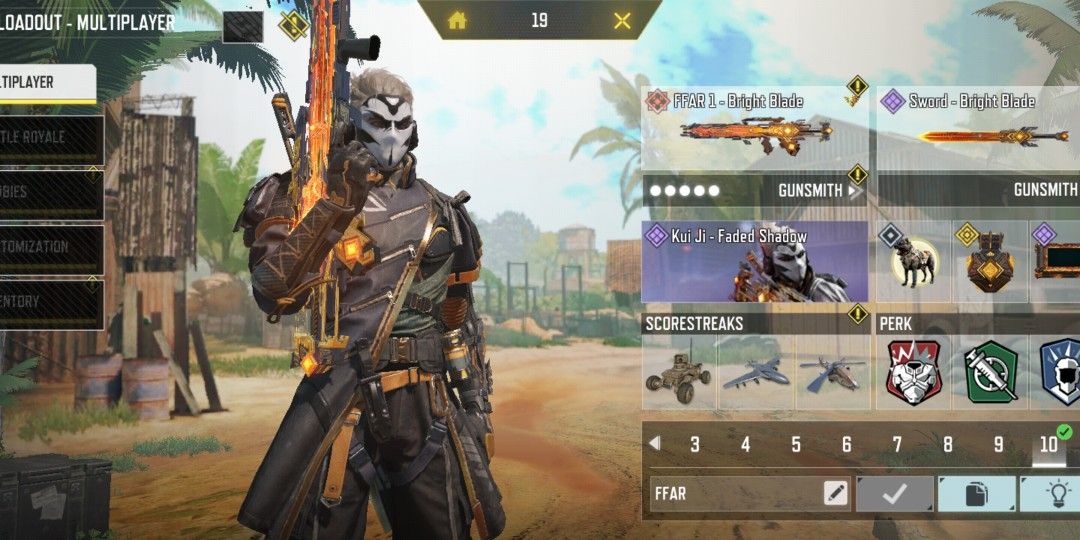Show earlier loadouts with the left arrow
Viewport: 1080px width, 540px height.
pyautogui.click(x=655, y=443)
